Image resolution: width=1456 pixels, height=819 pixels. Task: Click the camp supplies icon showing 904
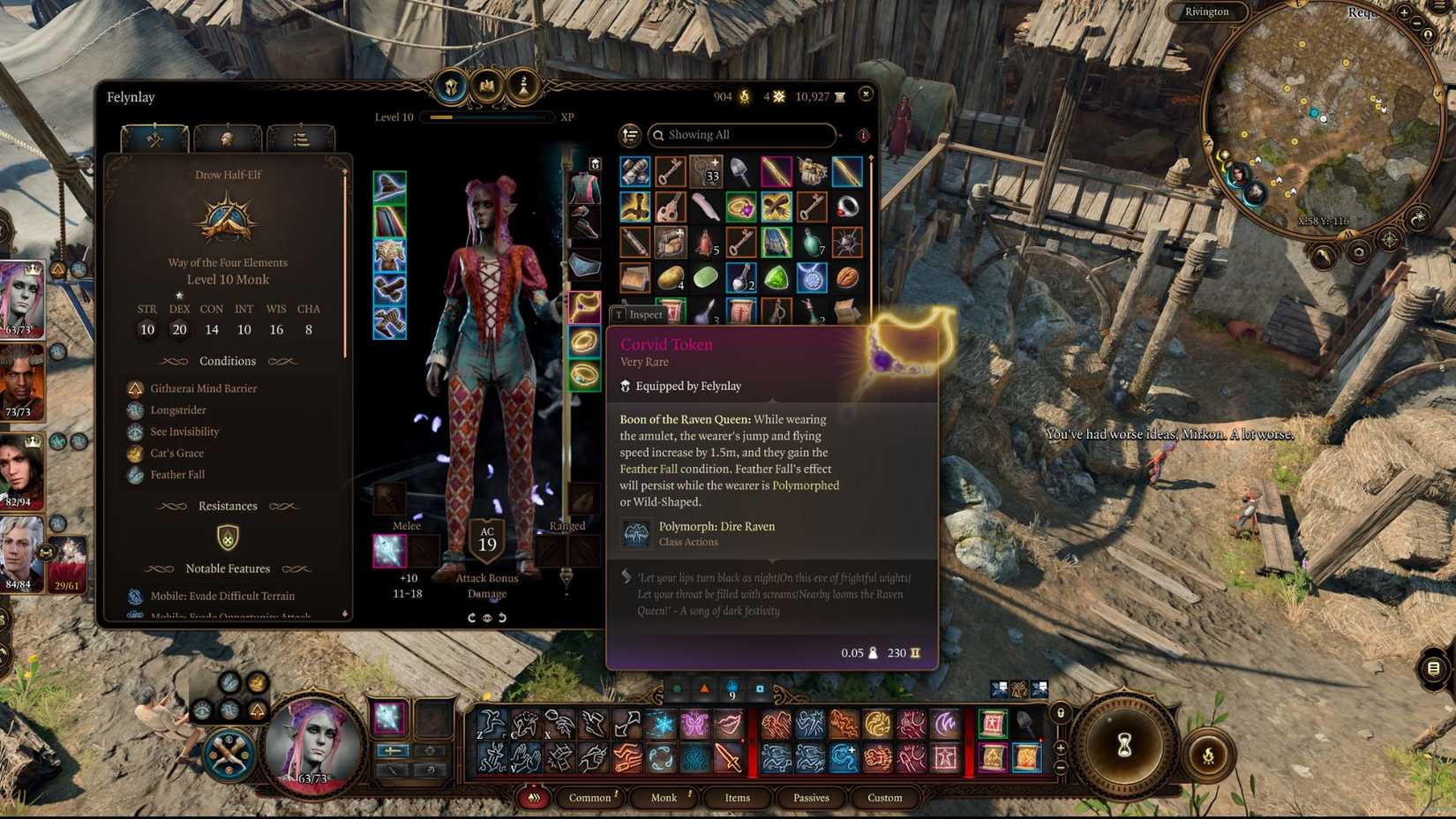pyautogui.click(x=744, y=96)
